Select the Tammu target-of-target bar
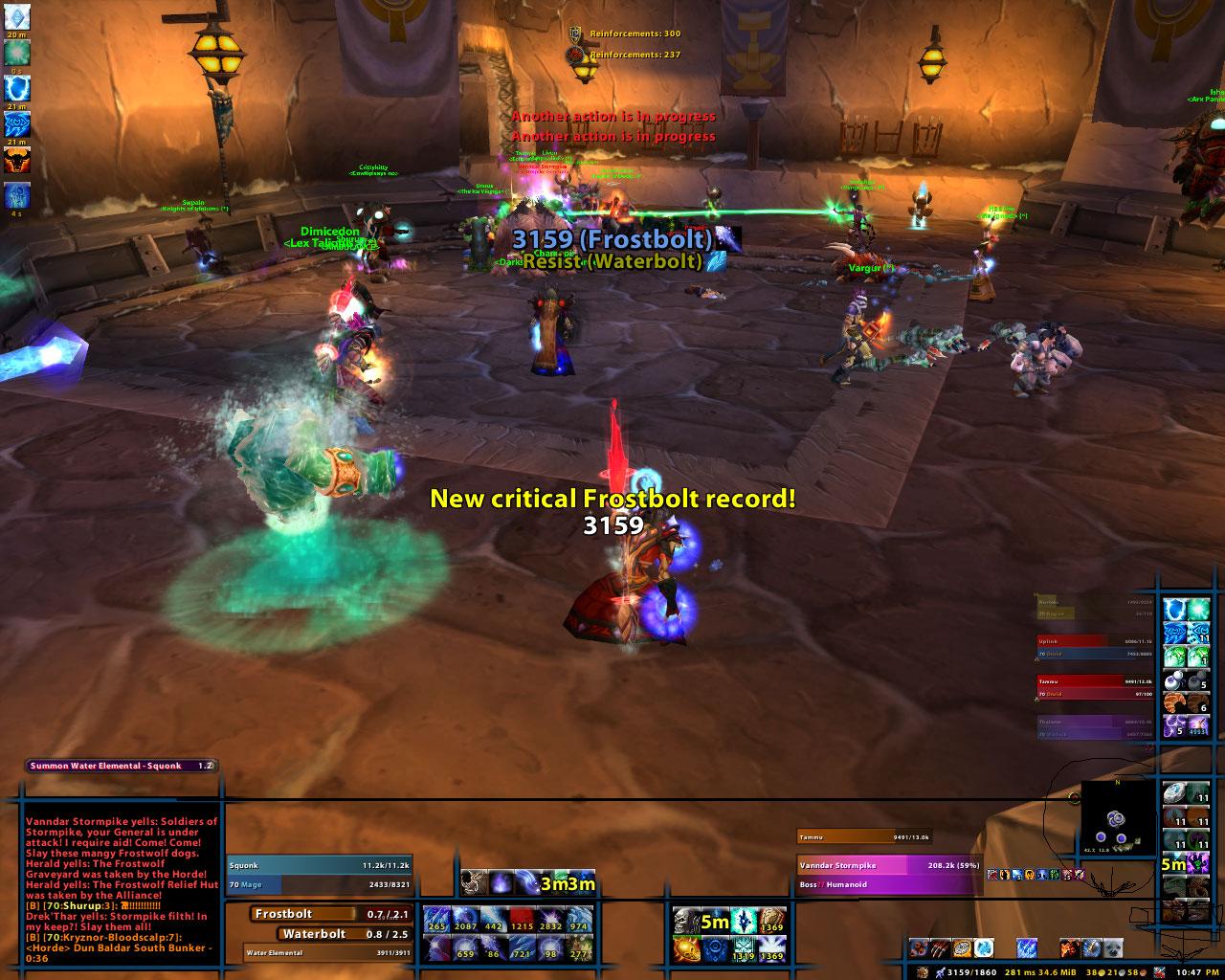The image size is (1225, 980). click(x=862, y=836)
